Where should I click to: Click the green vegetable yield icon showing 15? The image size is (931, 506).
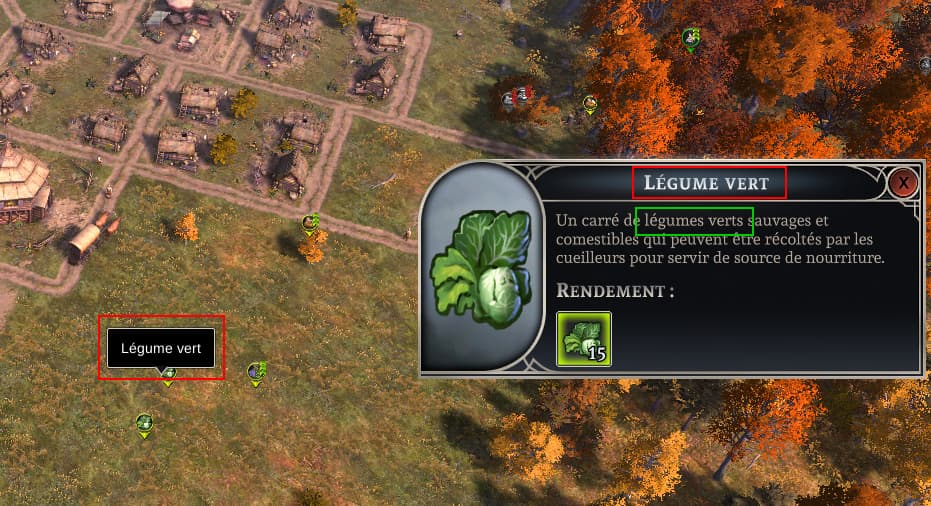[x=583, y=338]
